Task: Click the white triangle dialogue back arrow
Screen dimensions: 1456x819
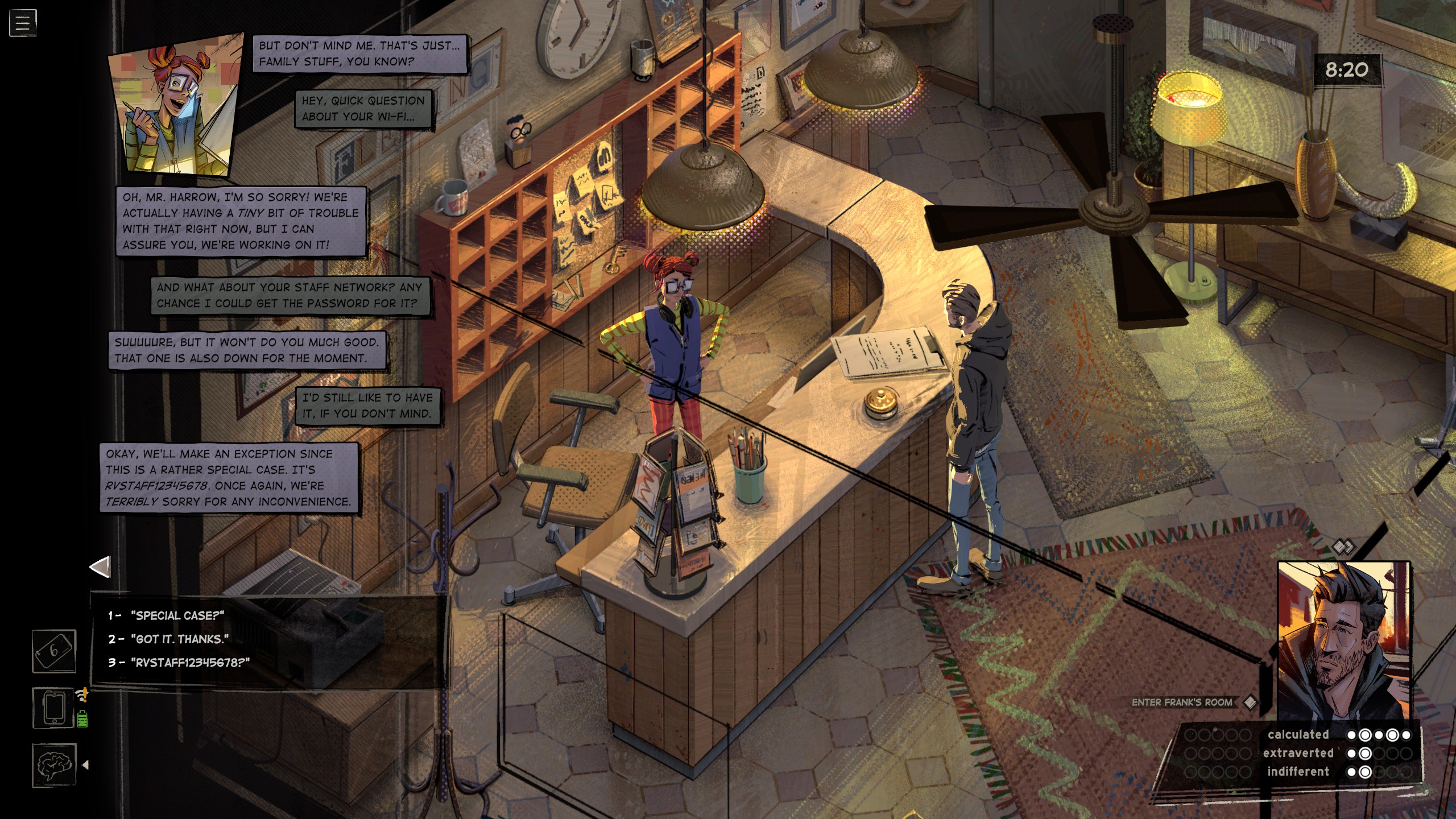Action: (x=100, y=567)
